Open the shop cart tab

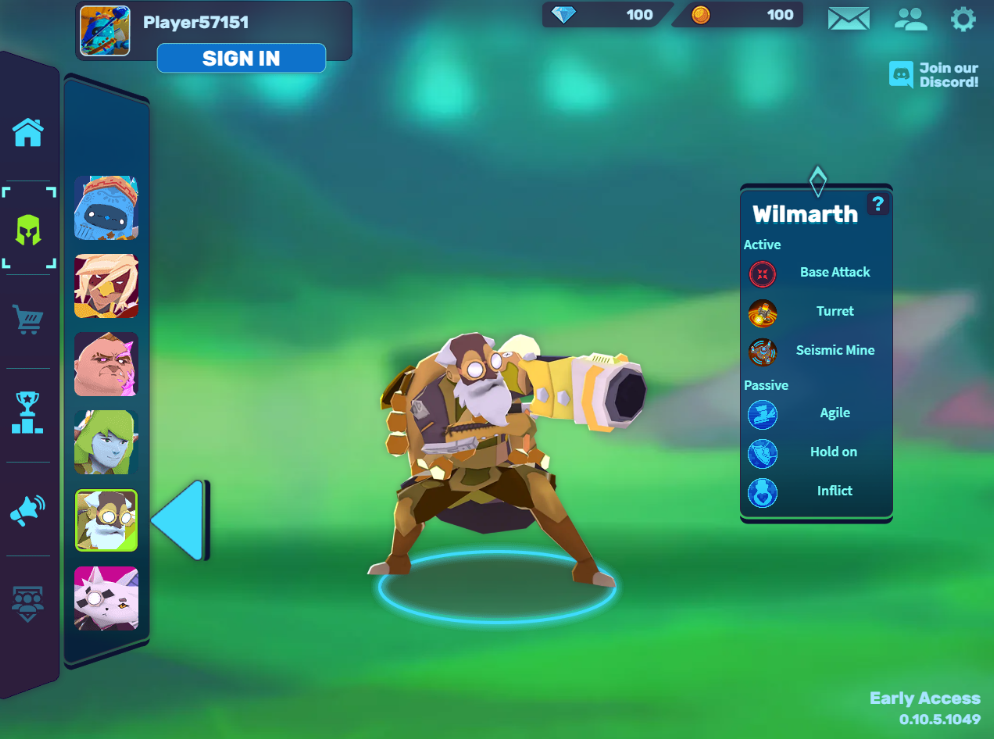tap(28, 320)
